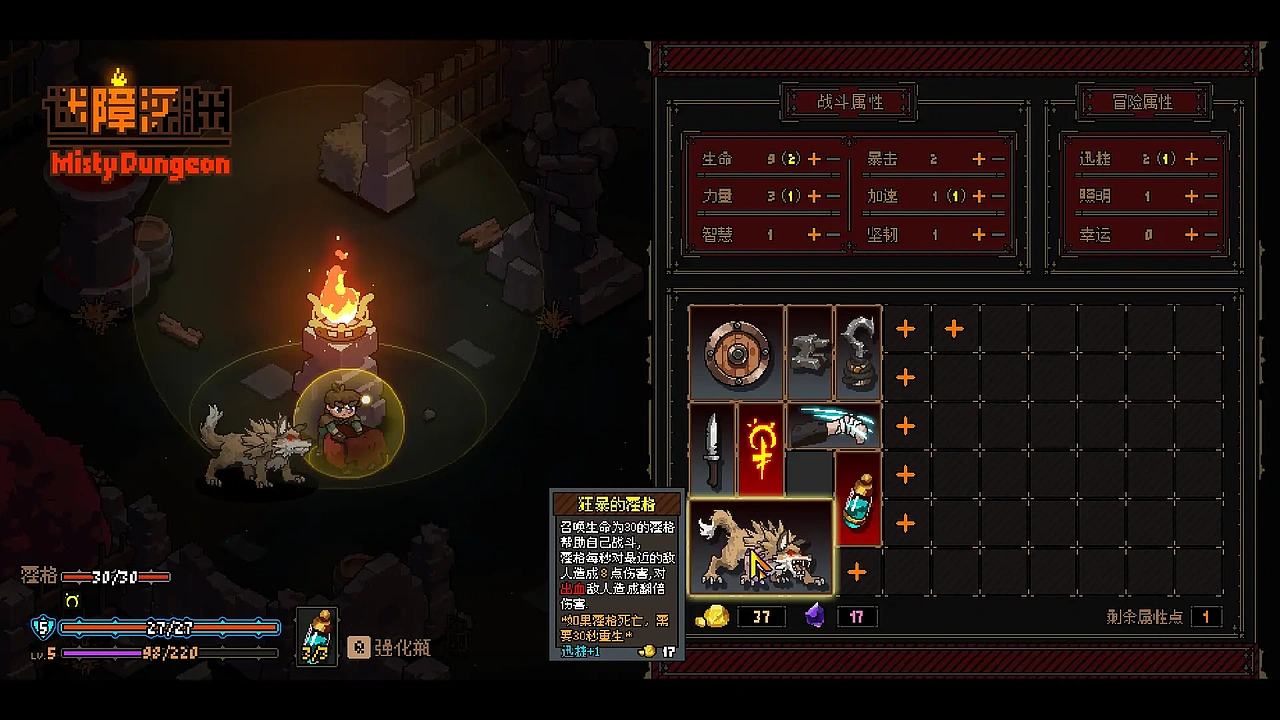Open the 战斗属性 combat attributes panel
This screenshot has width=1280, height=720.
[x=849, y=101]
